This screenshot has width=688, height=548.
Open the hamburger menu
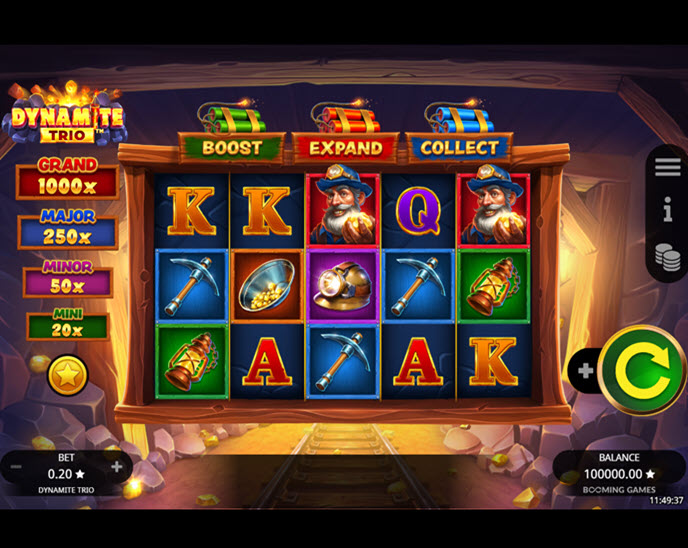(x=667, y=167)
